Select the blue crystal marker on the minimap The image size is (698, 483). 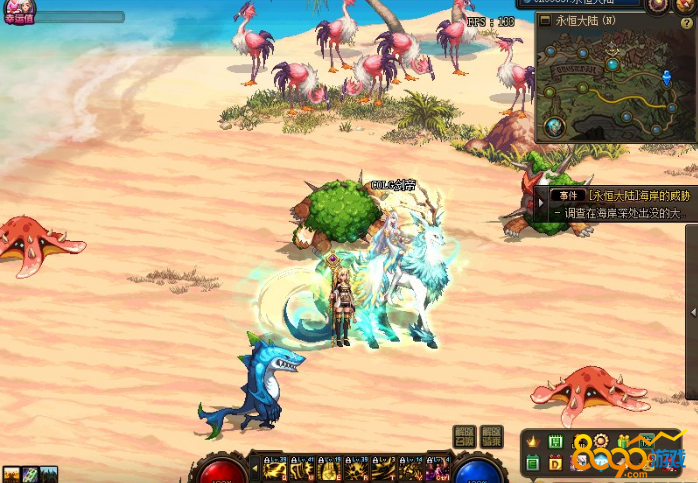(668, 77)
